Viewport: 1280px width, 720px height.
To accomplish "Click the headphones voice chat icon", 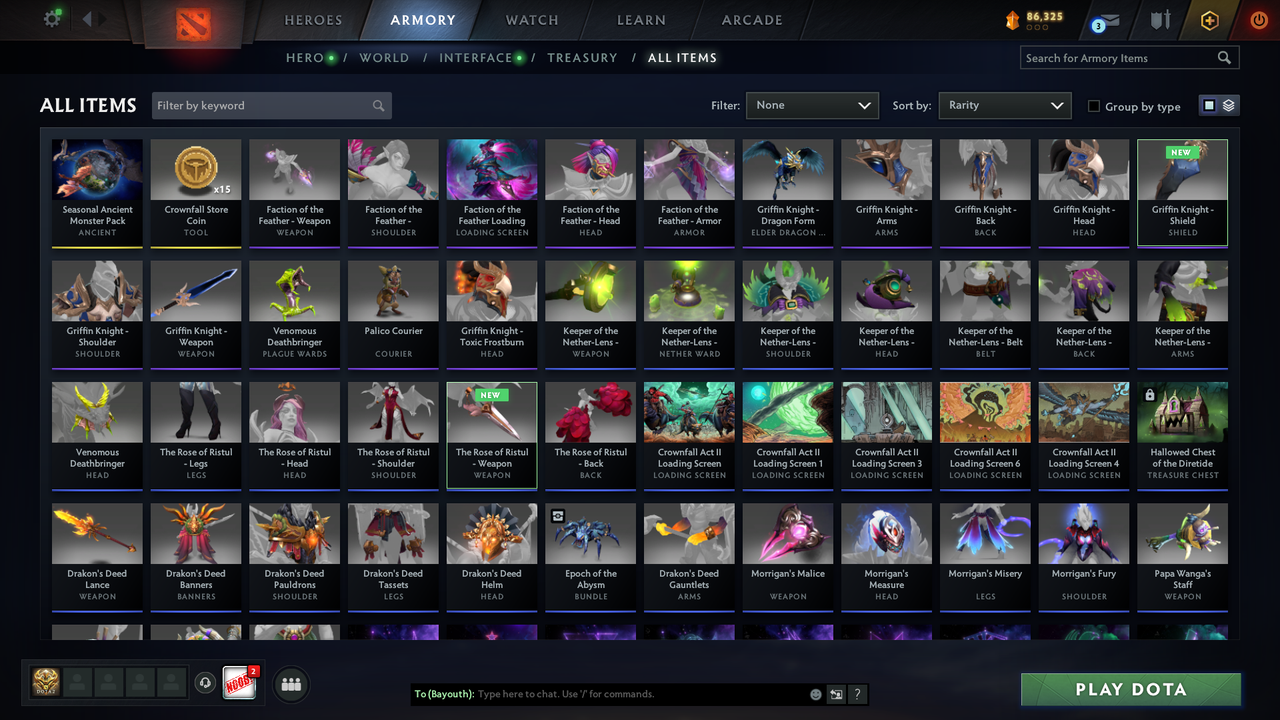I will 206,682.
